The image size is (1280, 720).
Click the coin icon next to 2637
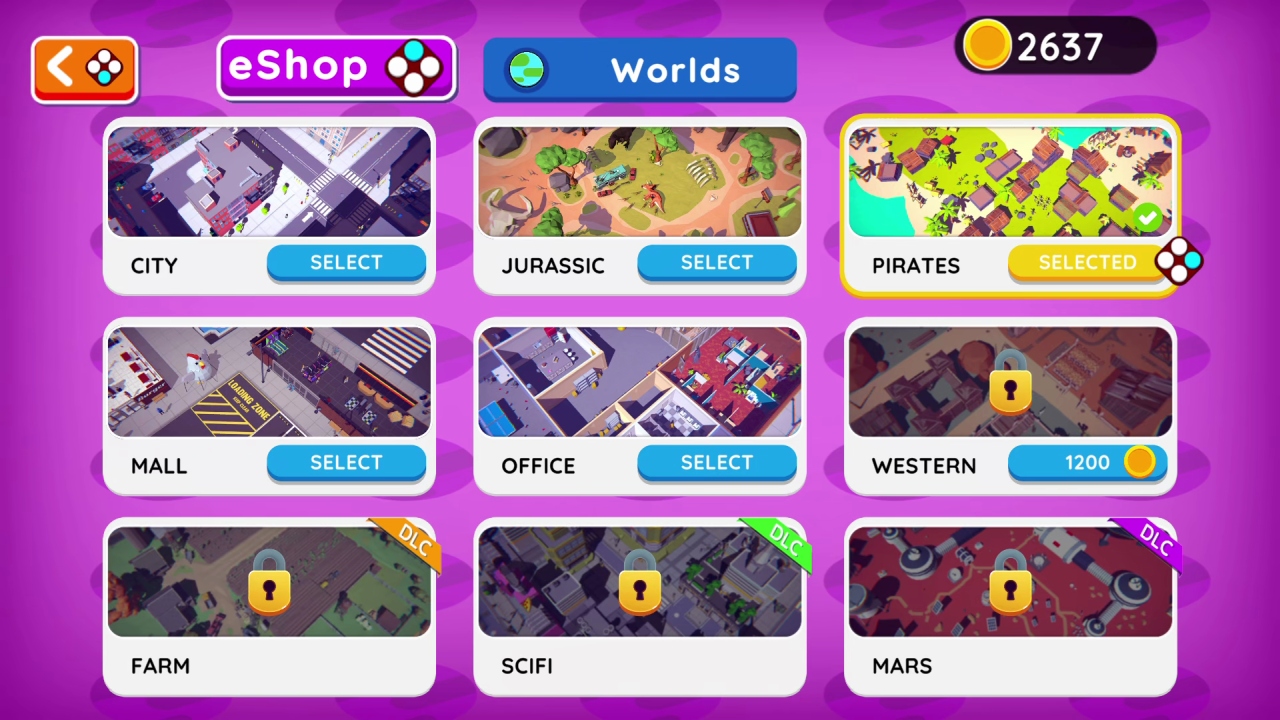pyautogui.click(x=986, y=46)
